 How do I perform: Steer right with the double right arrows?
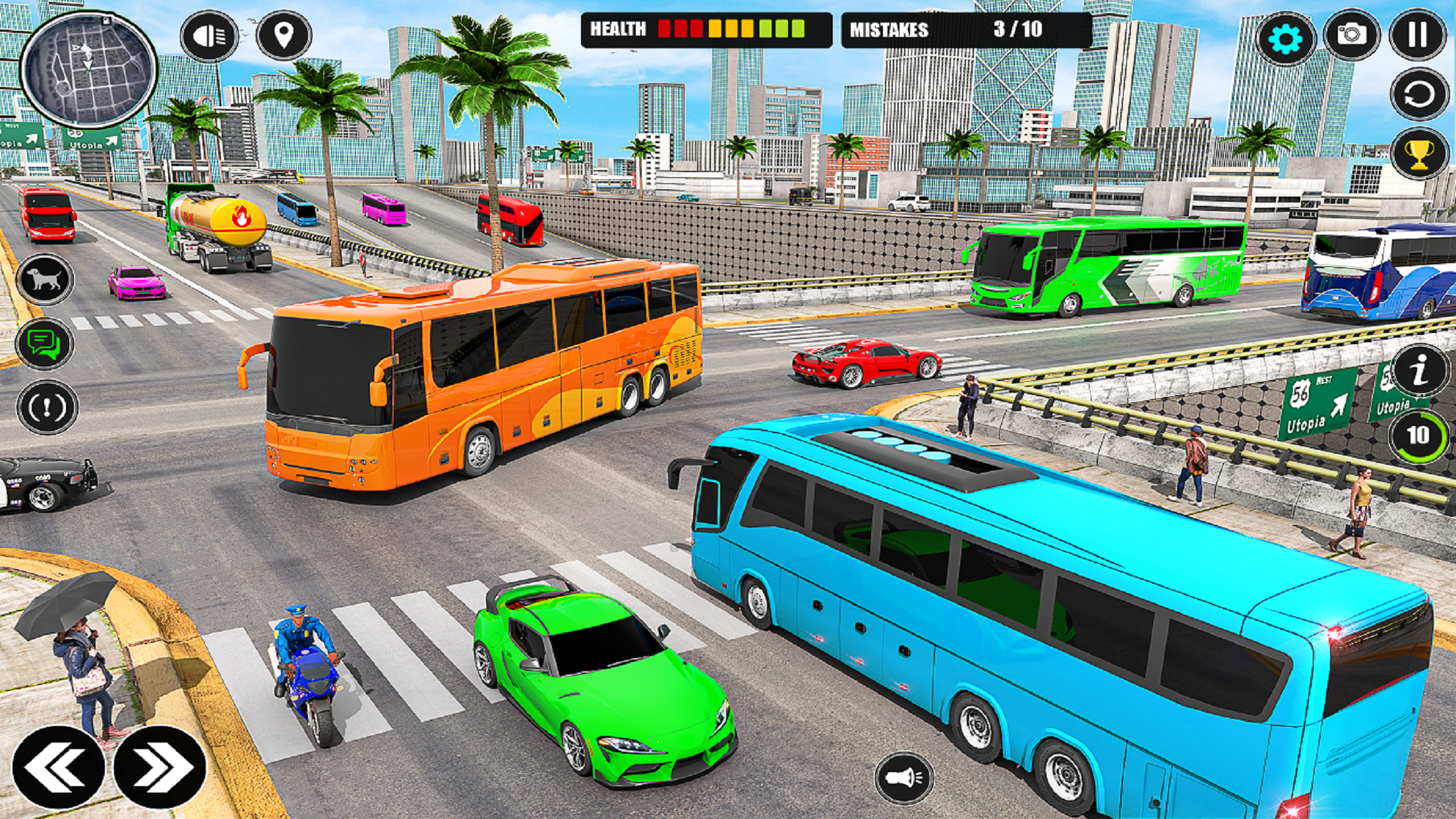tap(160, 768)
